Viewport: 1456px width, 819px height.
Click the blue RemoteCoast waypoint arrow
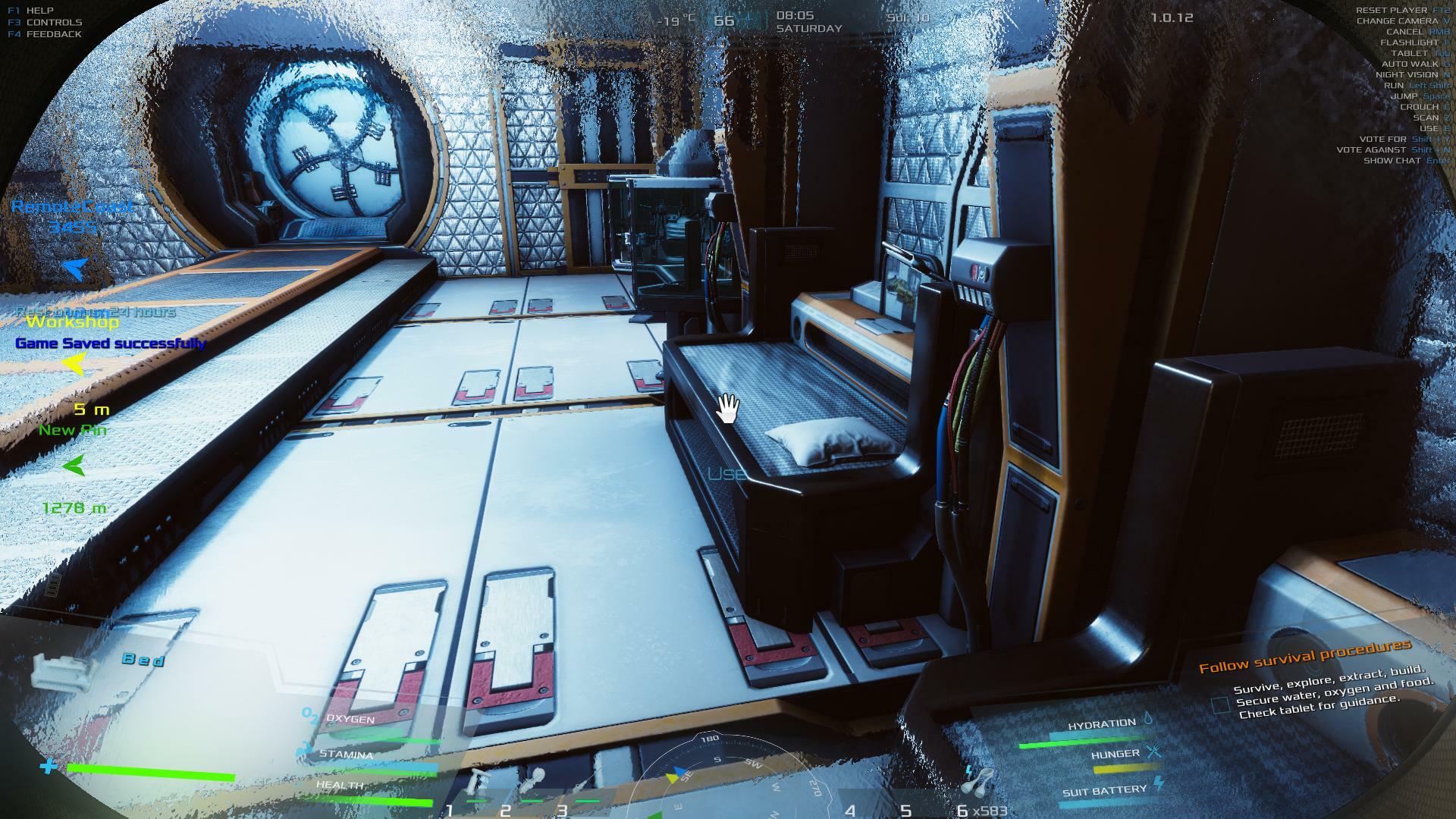coord(75,267)
